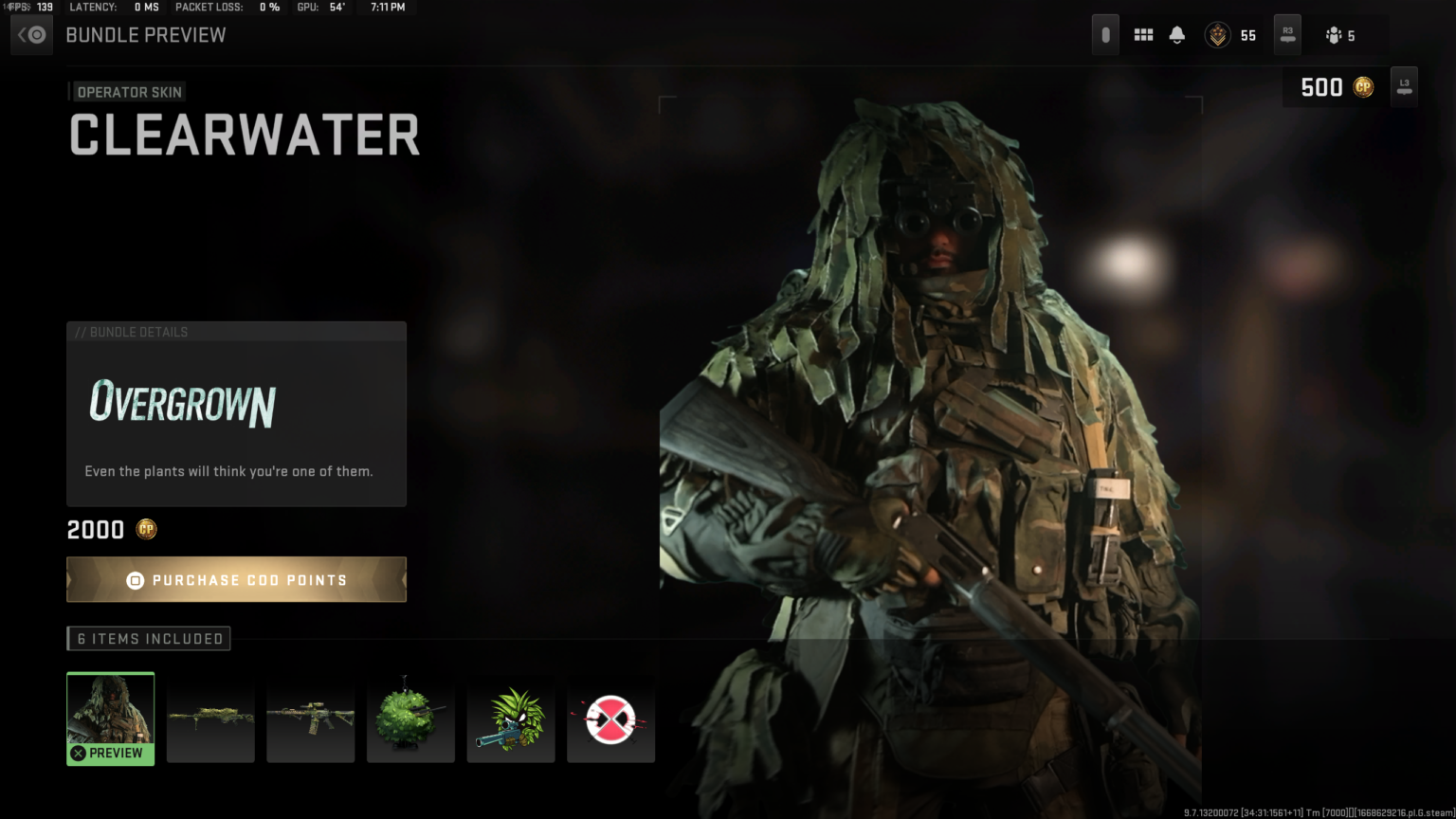Select the Overgrown bundle title
Viewport: 1456px width, 819px height.
[180, 405]
